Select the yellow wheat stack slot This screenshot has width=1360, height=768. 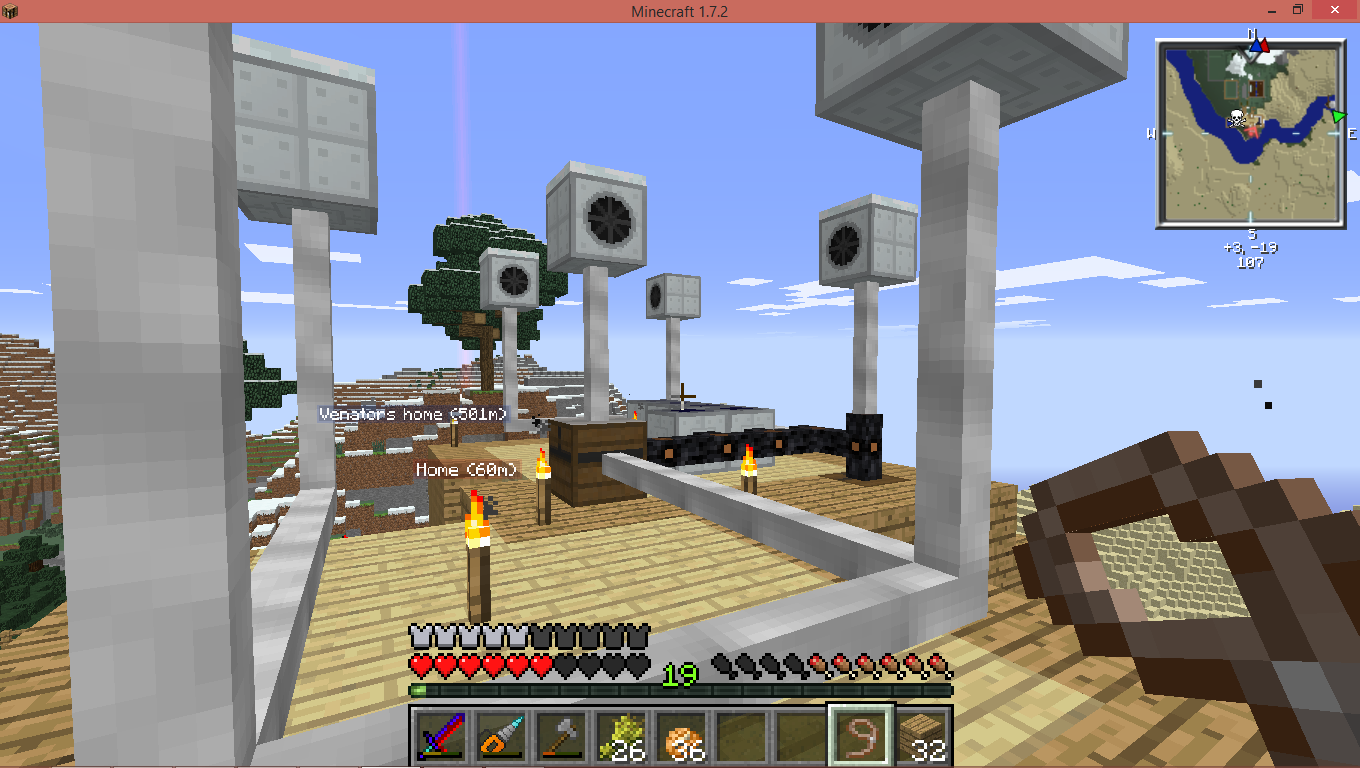(621, 738)
